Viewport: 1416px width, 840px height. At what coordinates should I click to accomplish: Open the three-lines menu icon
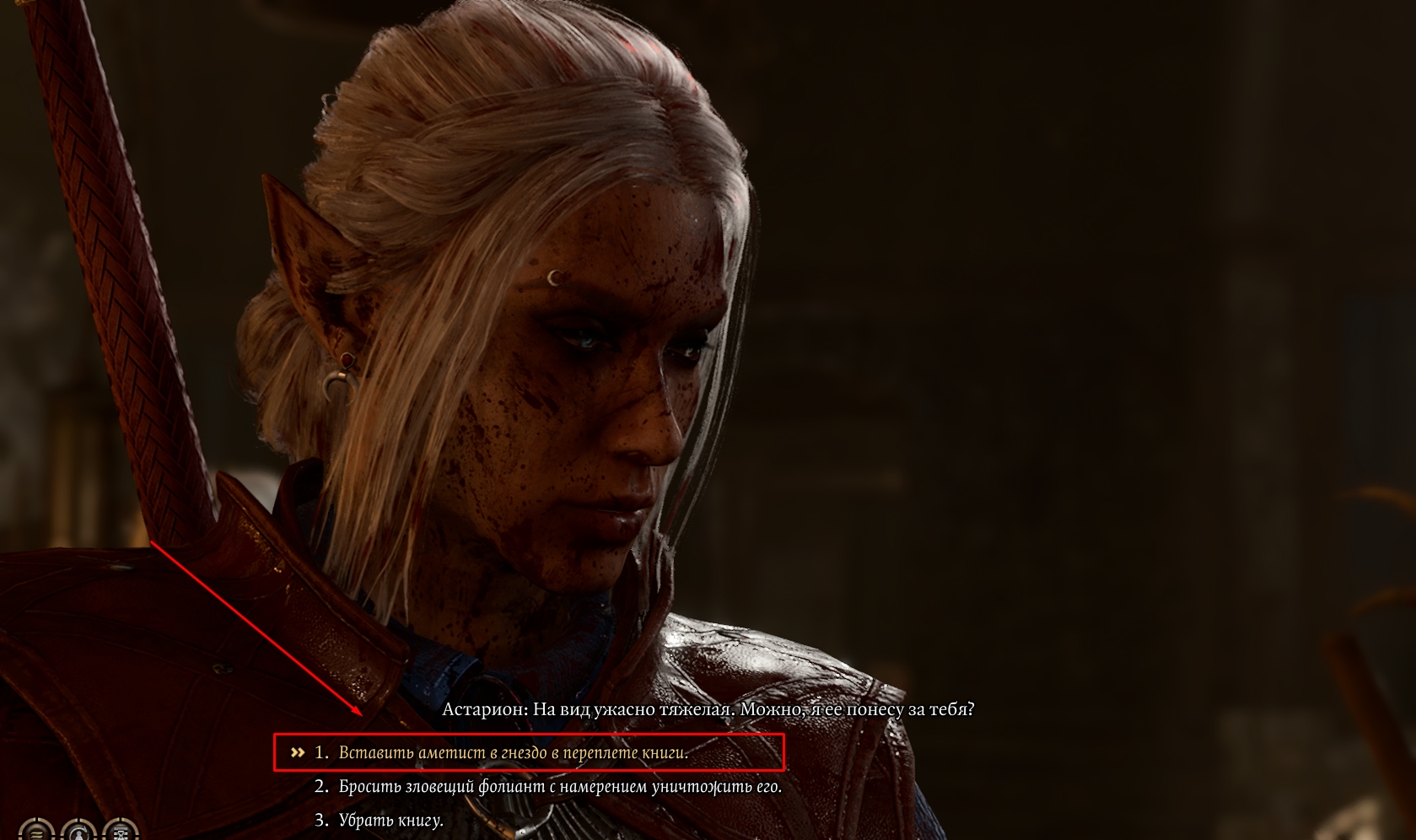click(x=36, y=832)
